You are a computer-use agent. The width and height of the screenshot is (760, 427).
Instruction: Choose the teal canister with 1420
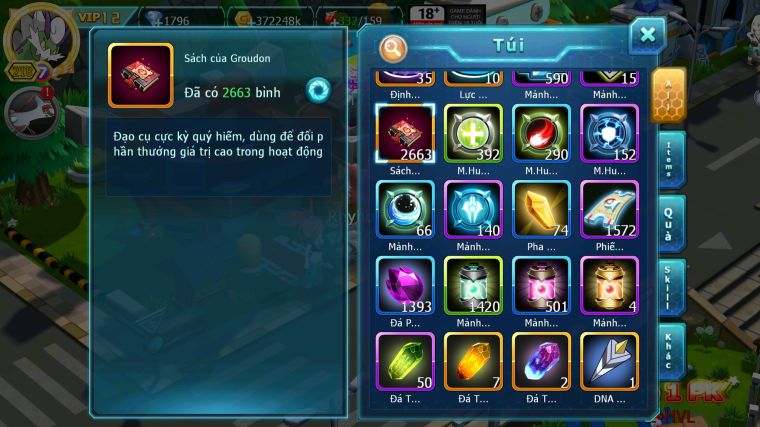point(473,285)
